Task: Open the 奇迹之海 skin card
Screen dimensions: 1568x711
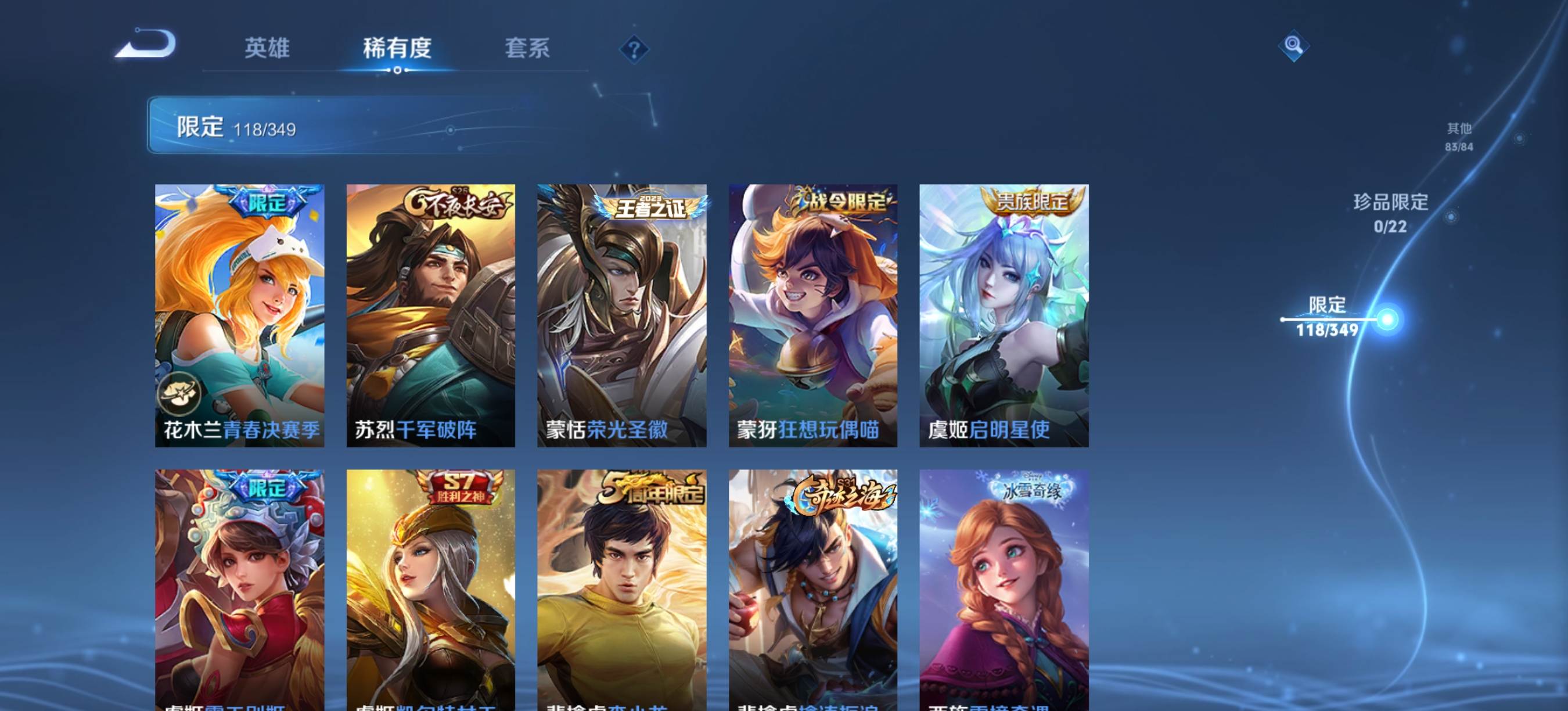Action: point(812,589)
